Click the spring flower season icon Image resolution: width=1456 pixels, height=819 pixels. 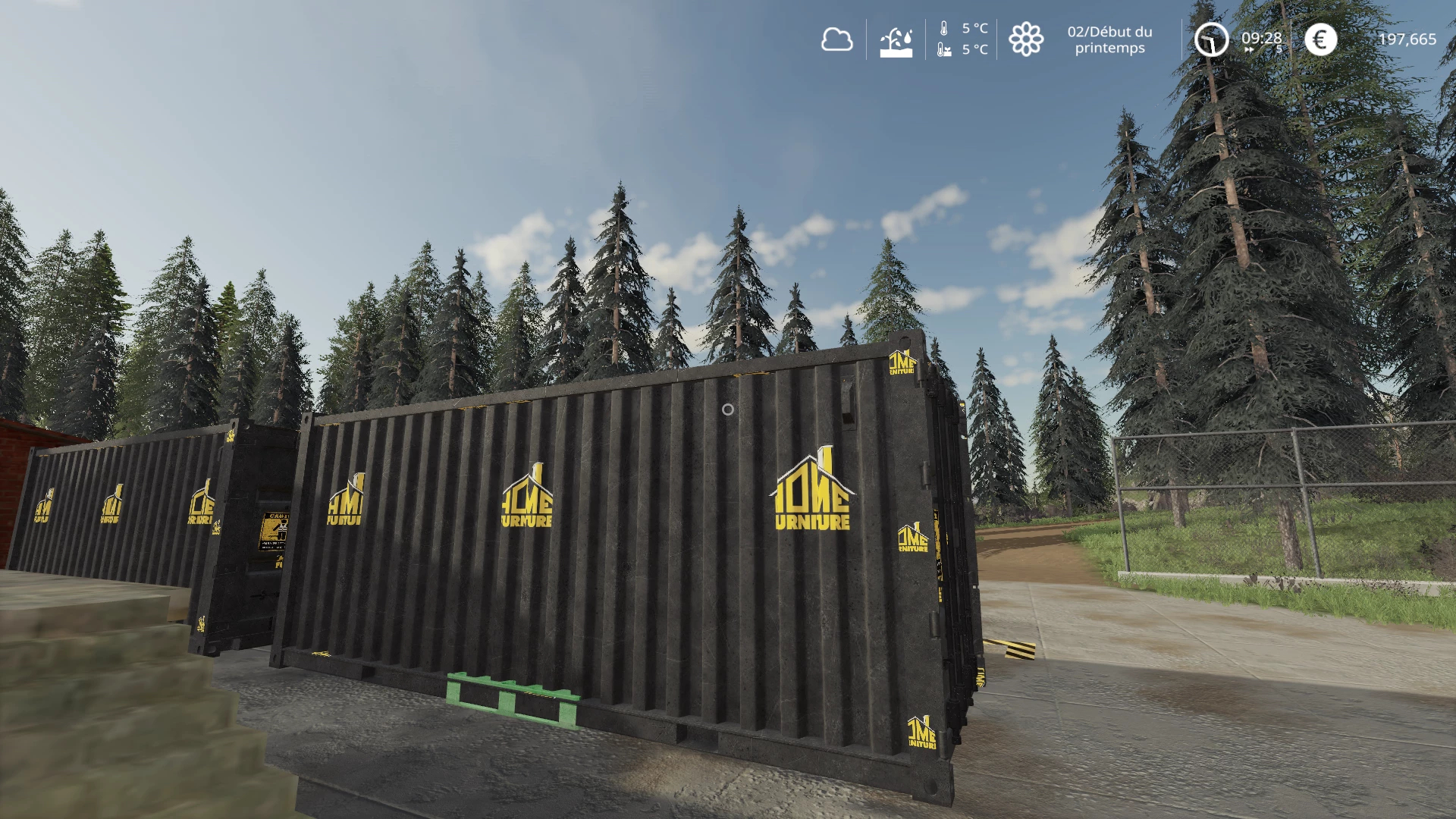point(1026,39)
